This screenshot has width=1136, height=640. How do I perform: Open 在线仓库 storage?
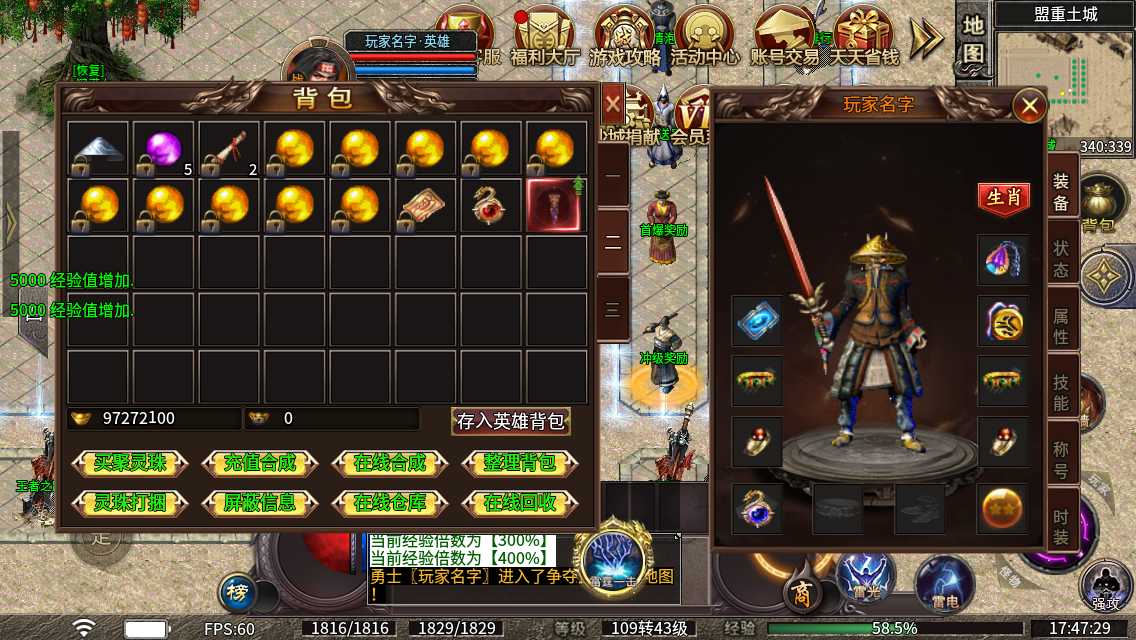coord(390,502)
